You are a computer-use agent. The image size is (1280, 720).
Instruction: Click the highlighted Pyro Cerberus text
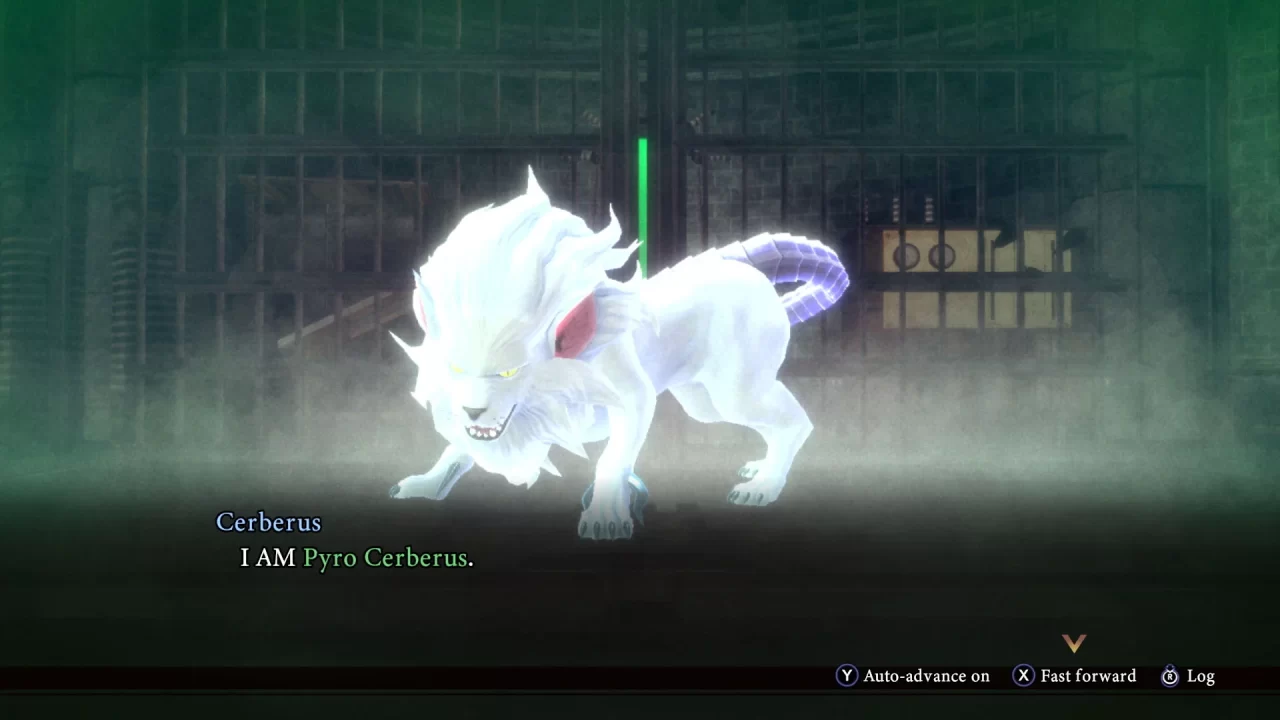pos(387,558)
